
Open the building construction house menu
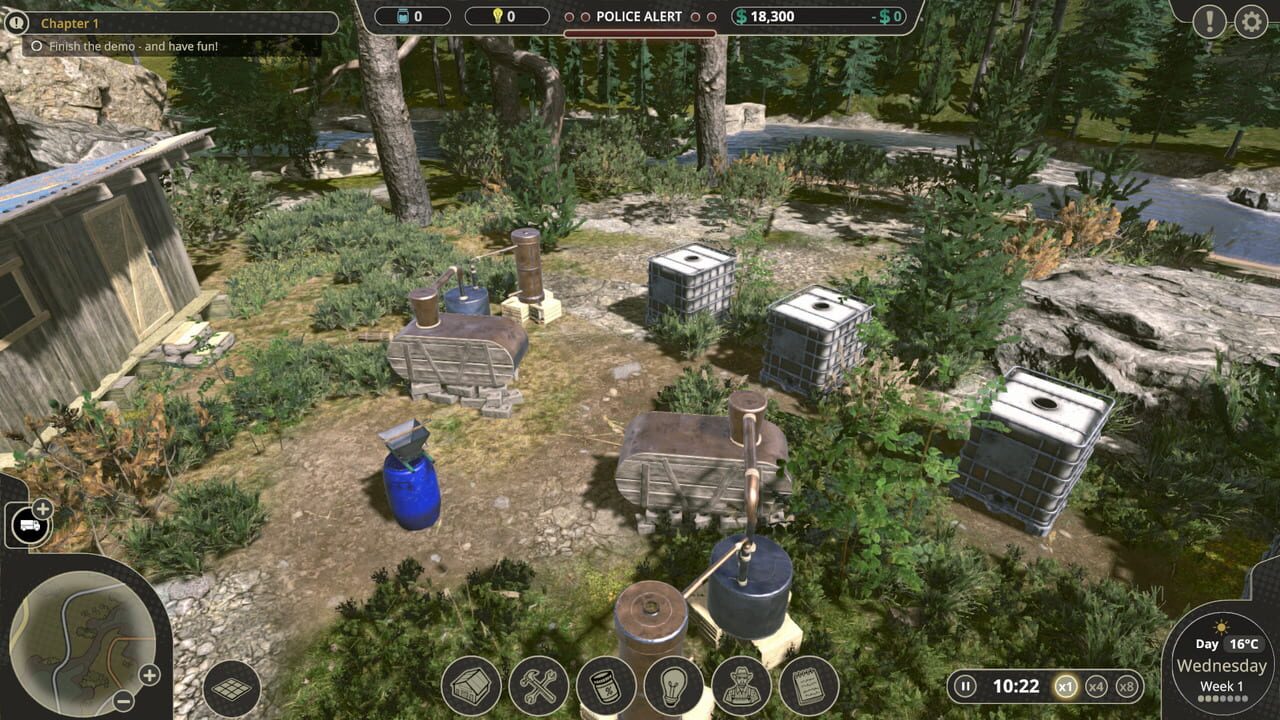click(470, 688)
